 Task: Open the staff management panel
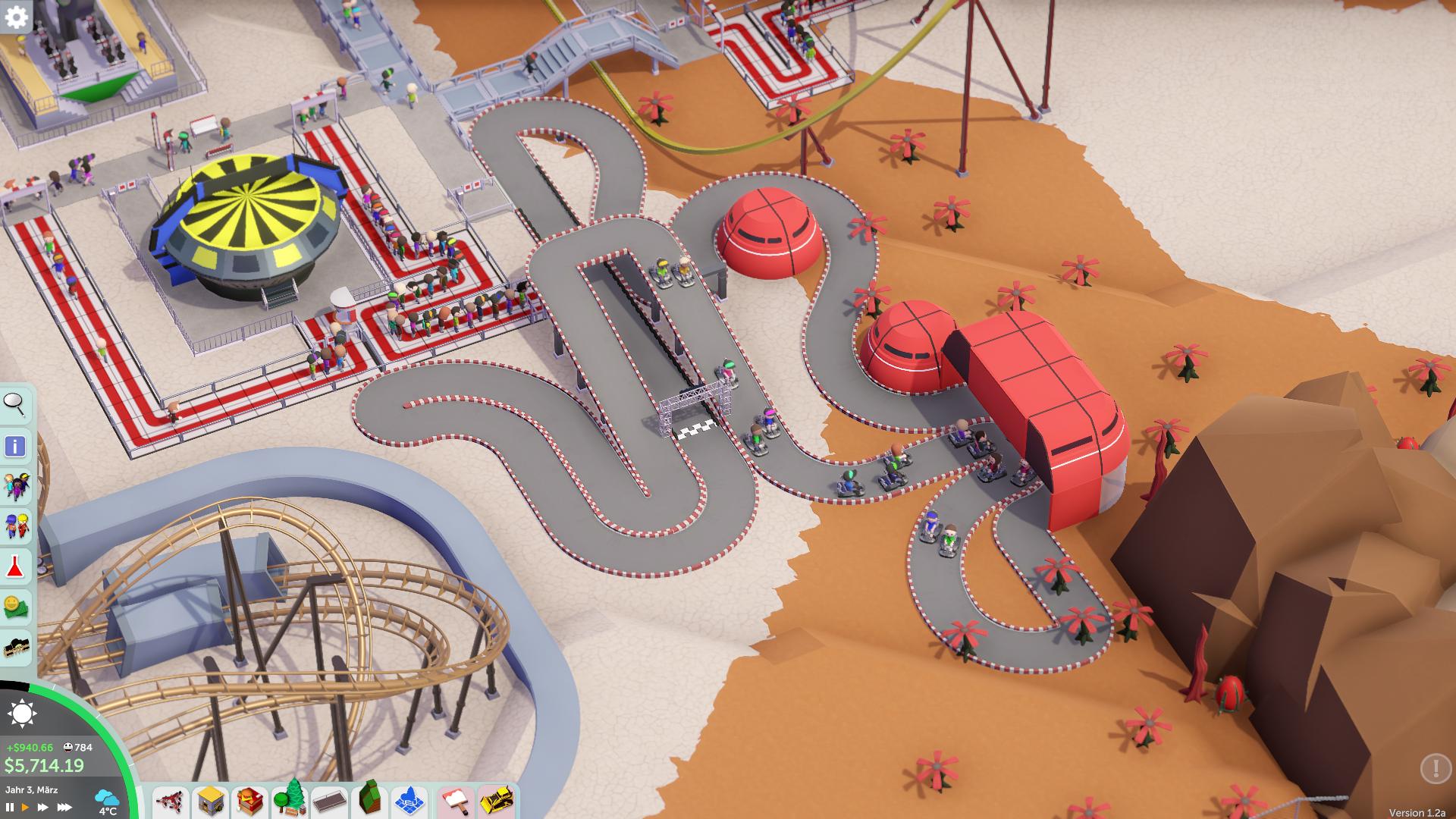(x=16, y=526)
